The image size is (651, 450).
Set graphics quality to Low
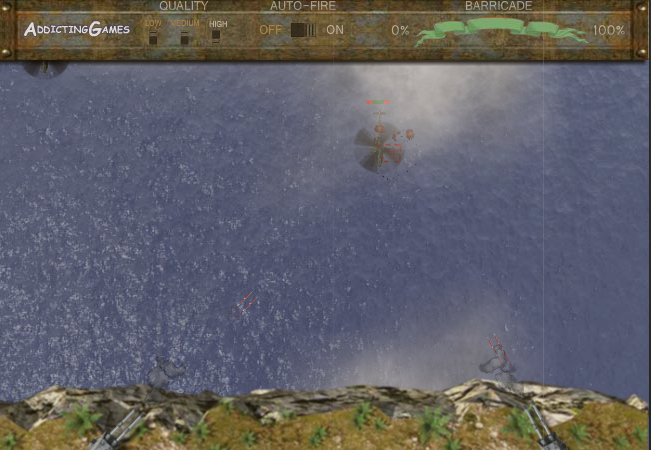click(153, 37)
